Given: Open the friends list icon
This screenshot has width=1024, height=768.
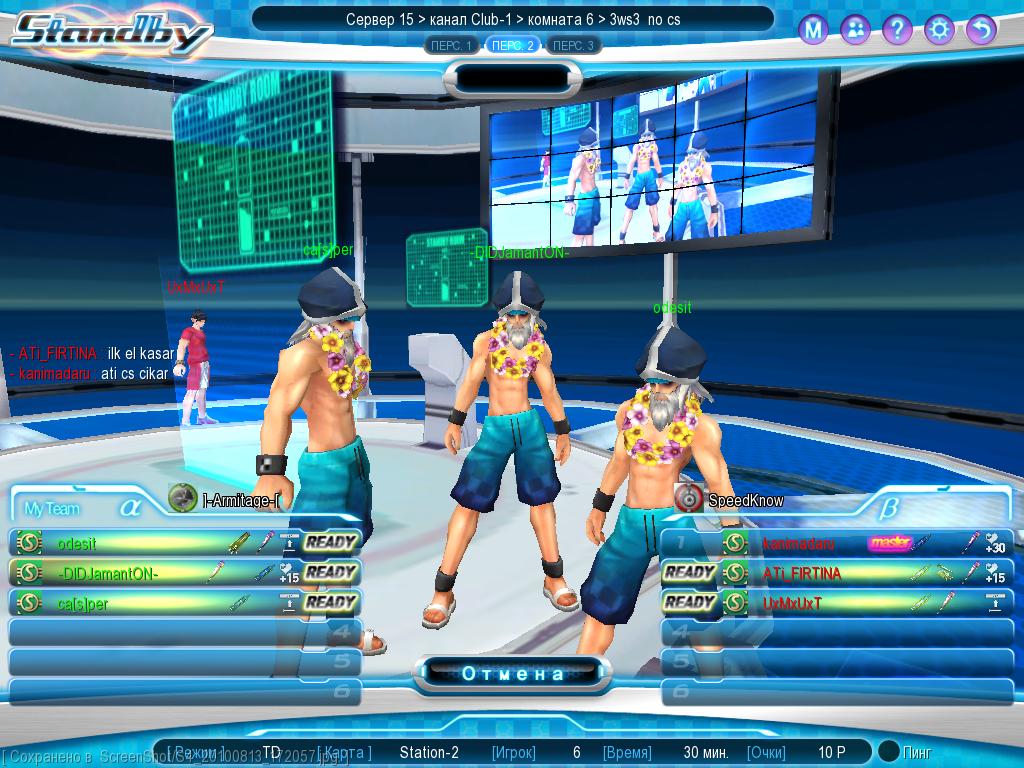Looking at the screenshot, I should coord(855,30).
